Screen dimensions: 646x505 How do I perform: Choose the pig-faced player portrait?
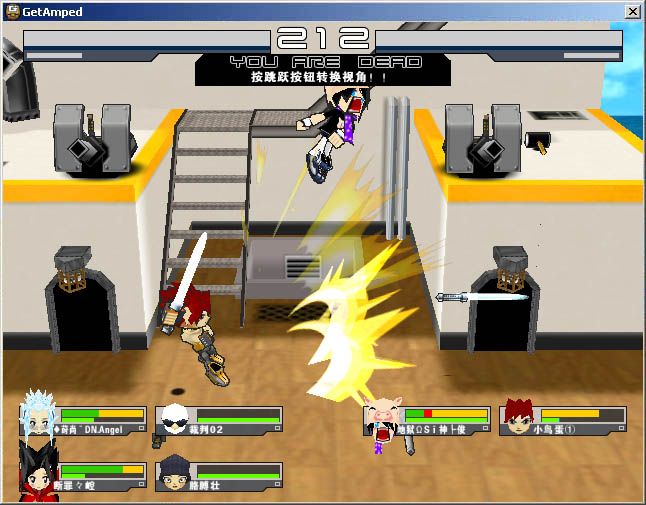[382, 415]
